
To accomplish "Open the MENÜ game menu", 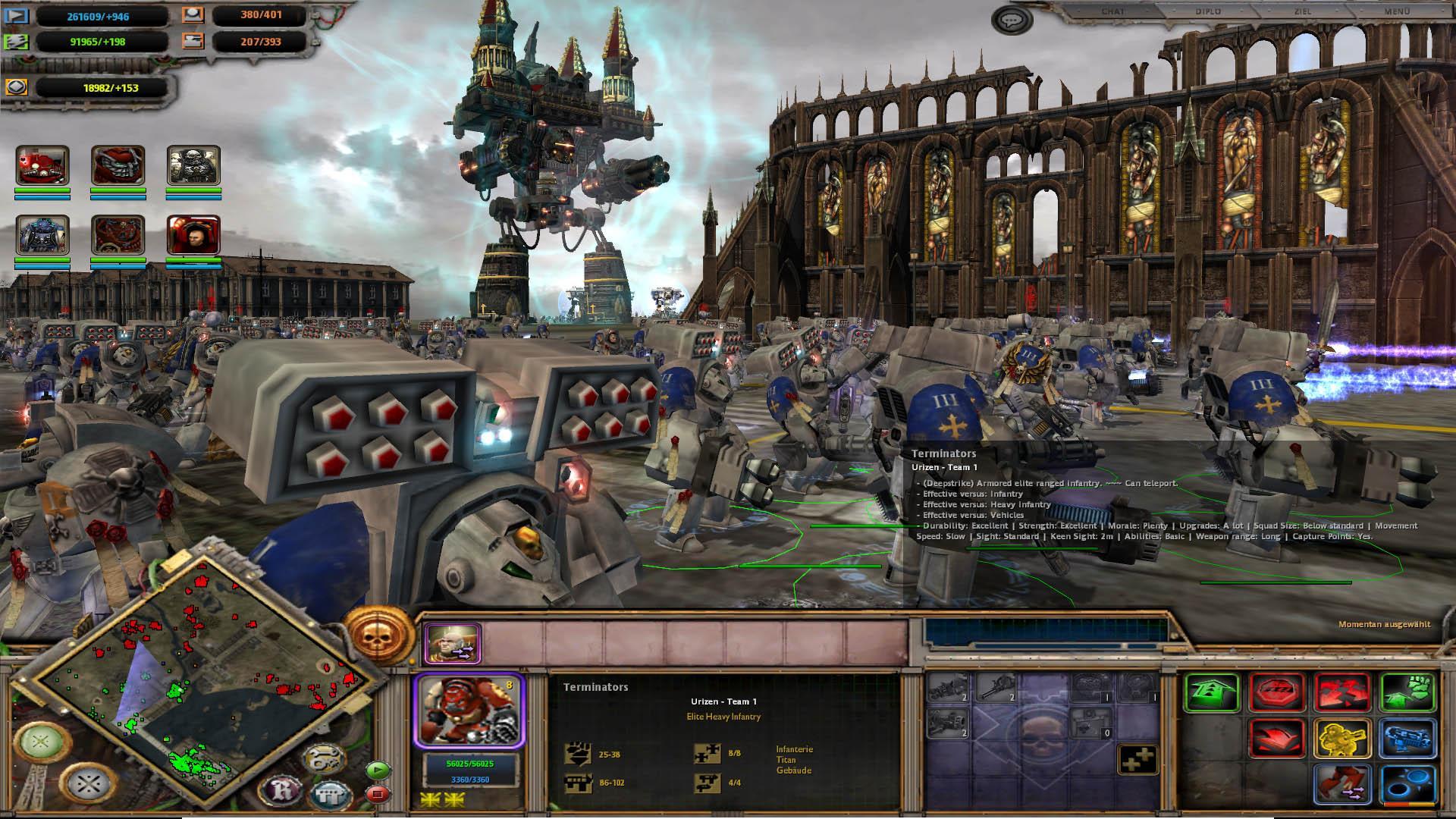I will pos(1396,12).
